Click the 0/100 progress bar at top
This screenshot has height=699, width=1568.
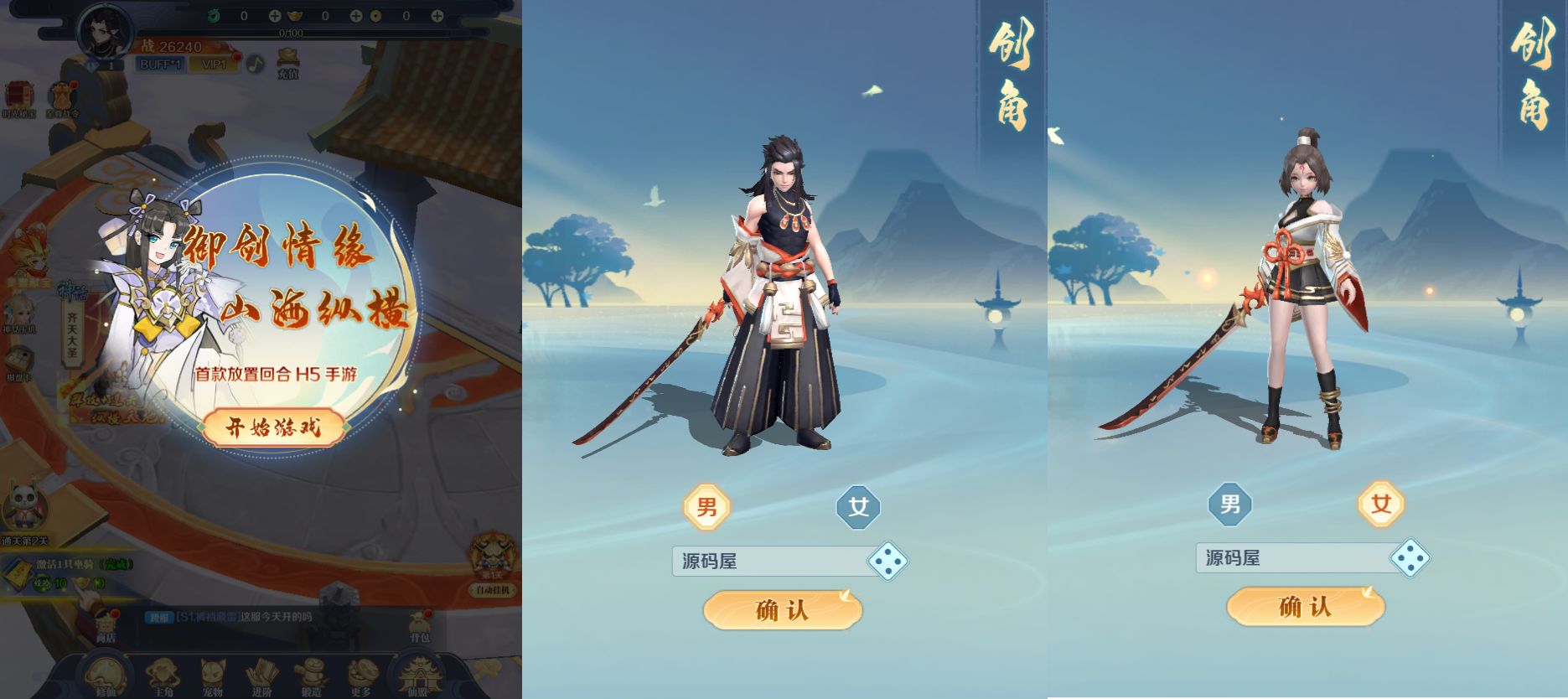pyautogui.click(x=292, y=32)
